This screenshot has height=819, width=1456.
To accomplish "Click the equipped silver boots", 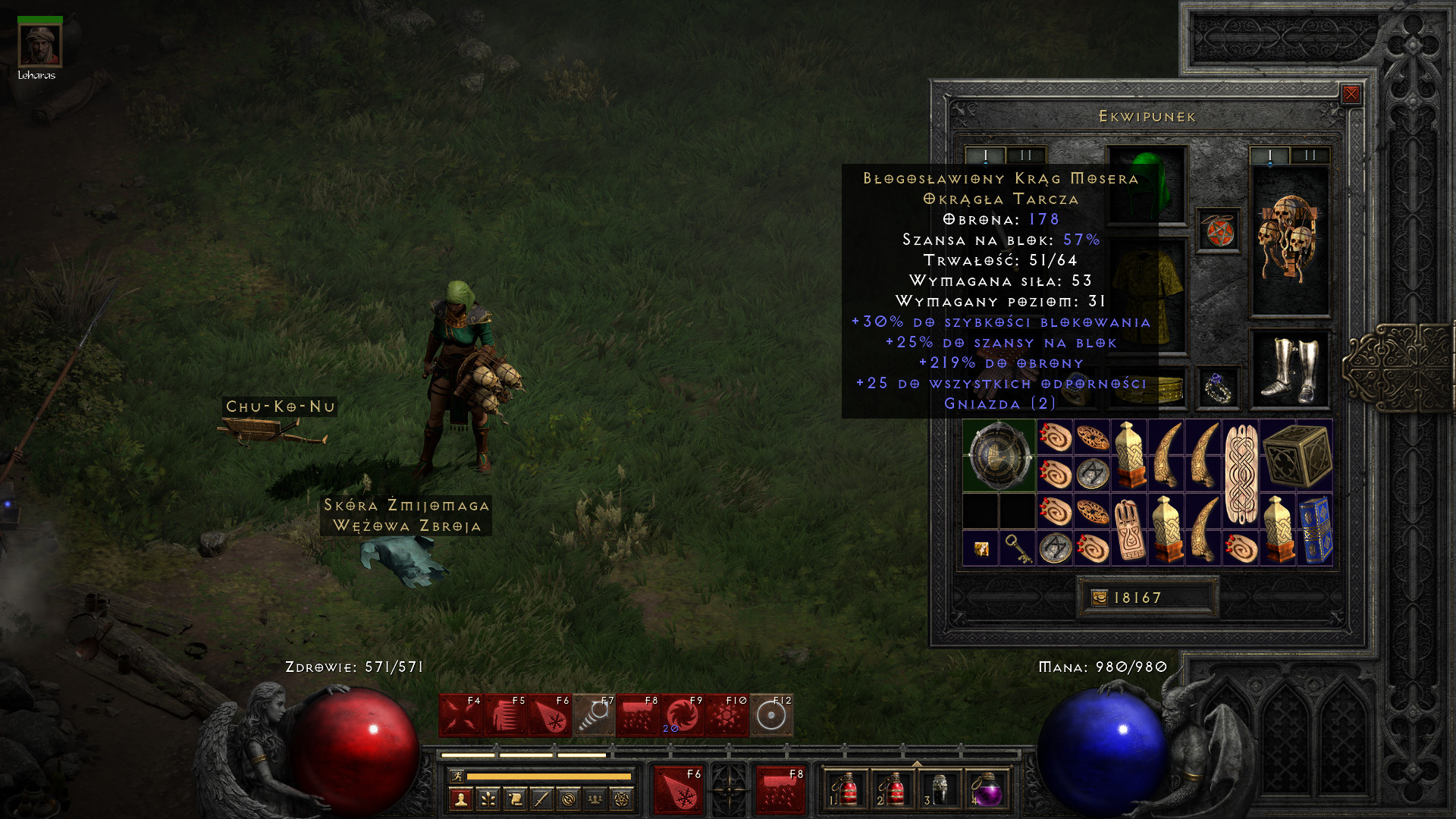I will pyautogui.click(x=1289, y=369).
